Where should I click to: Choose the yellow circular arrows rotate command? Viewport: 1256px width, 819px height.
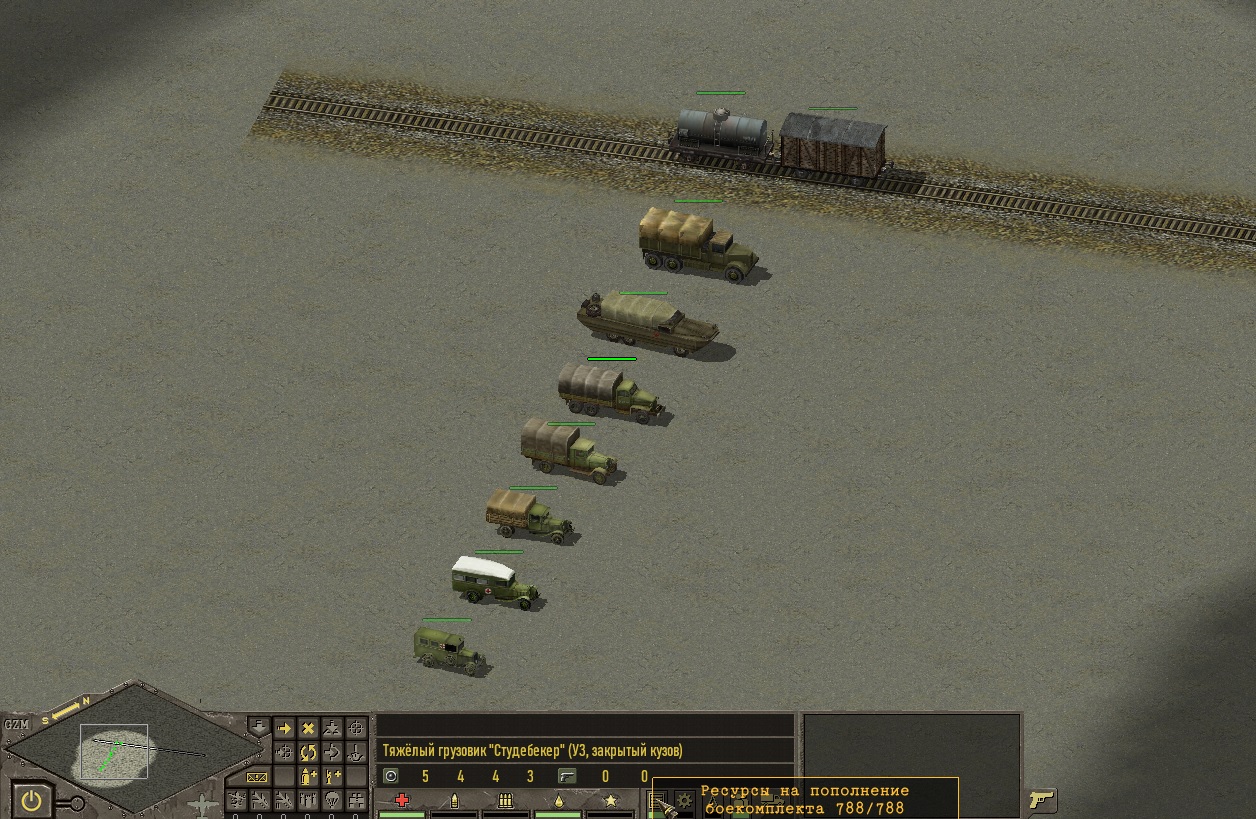(308, 752)
